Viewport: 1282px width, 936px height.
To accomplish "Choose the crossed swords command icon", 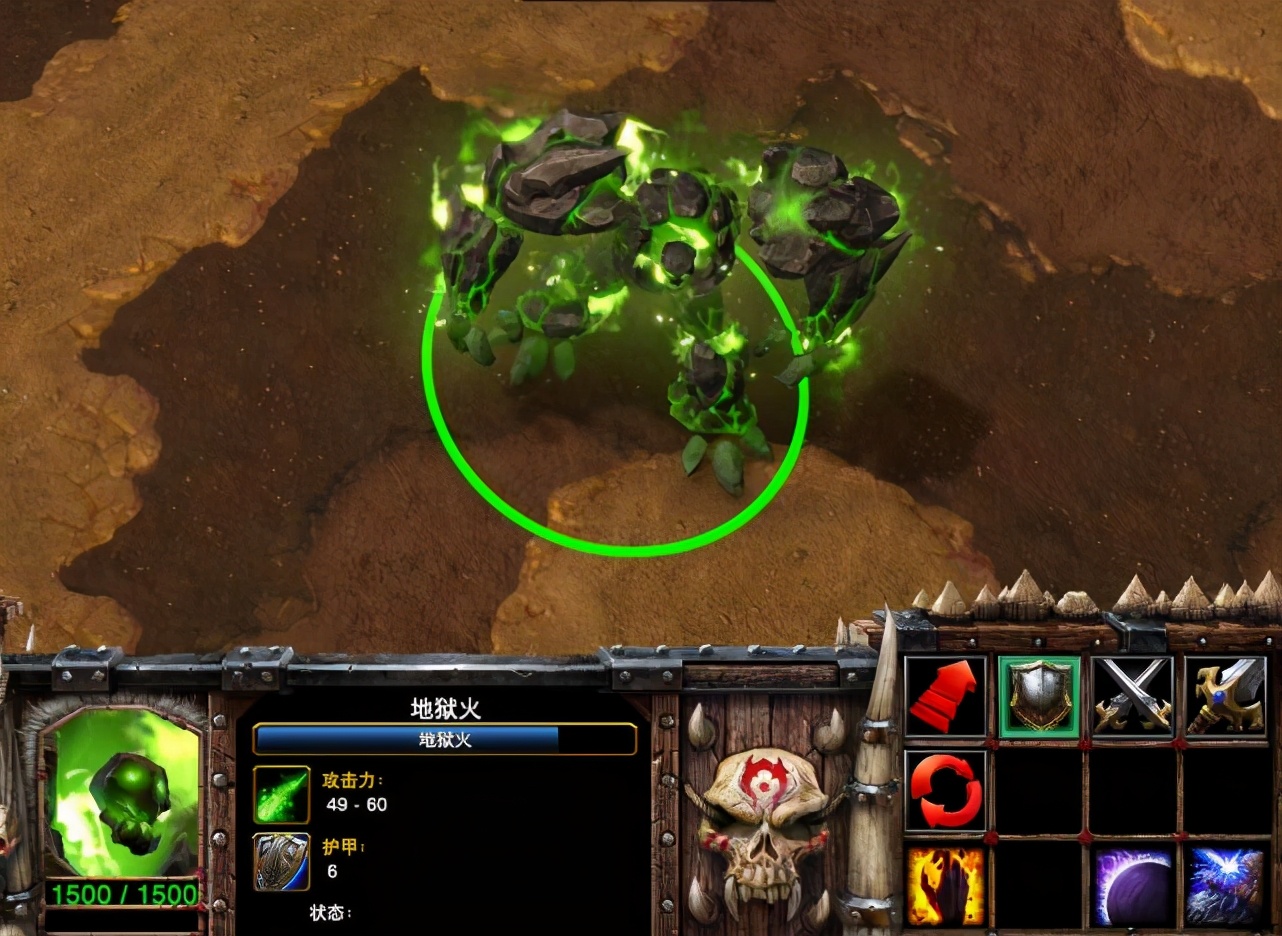I will click(1132, 696).
